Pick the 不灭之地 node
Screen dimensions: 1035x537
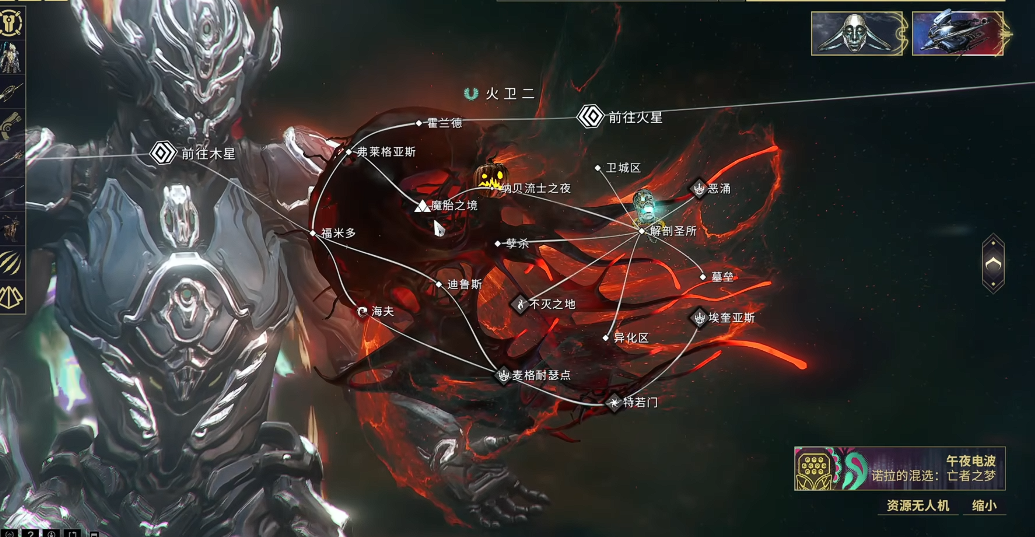coord(519,303)
